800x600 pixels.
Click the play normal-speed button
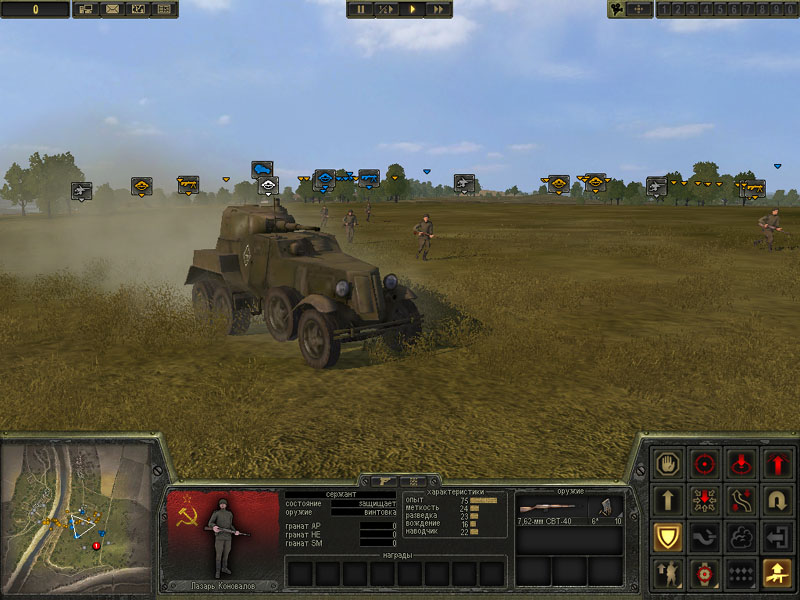(x=412, y=9)
